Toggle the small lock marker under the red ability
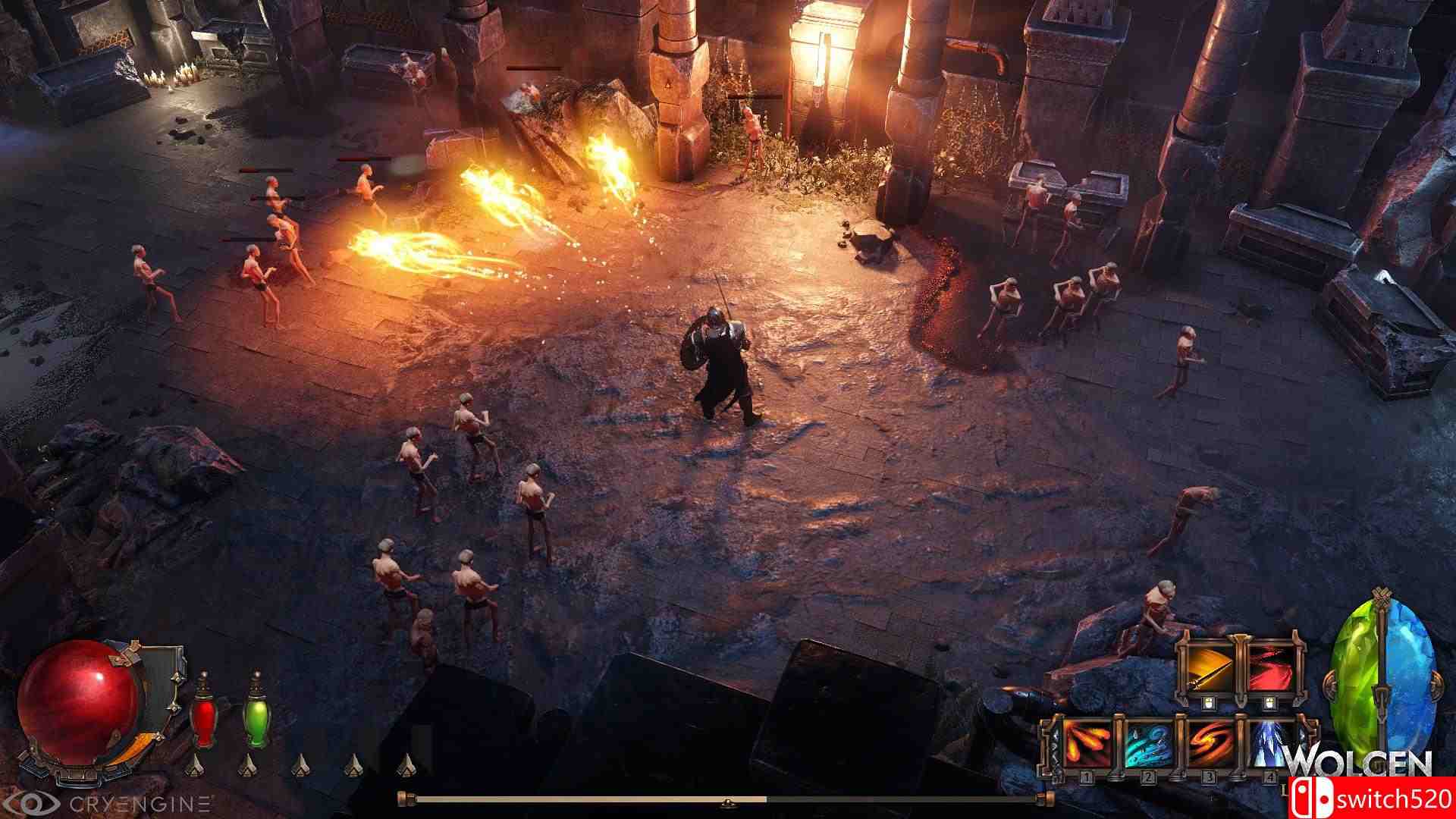 click(1269, 701)
